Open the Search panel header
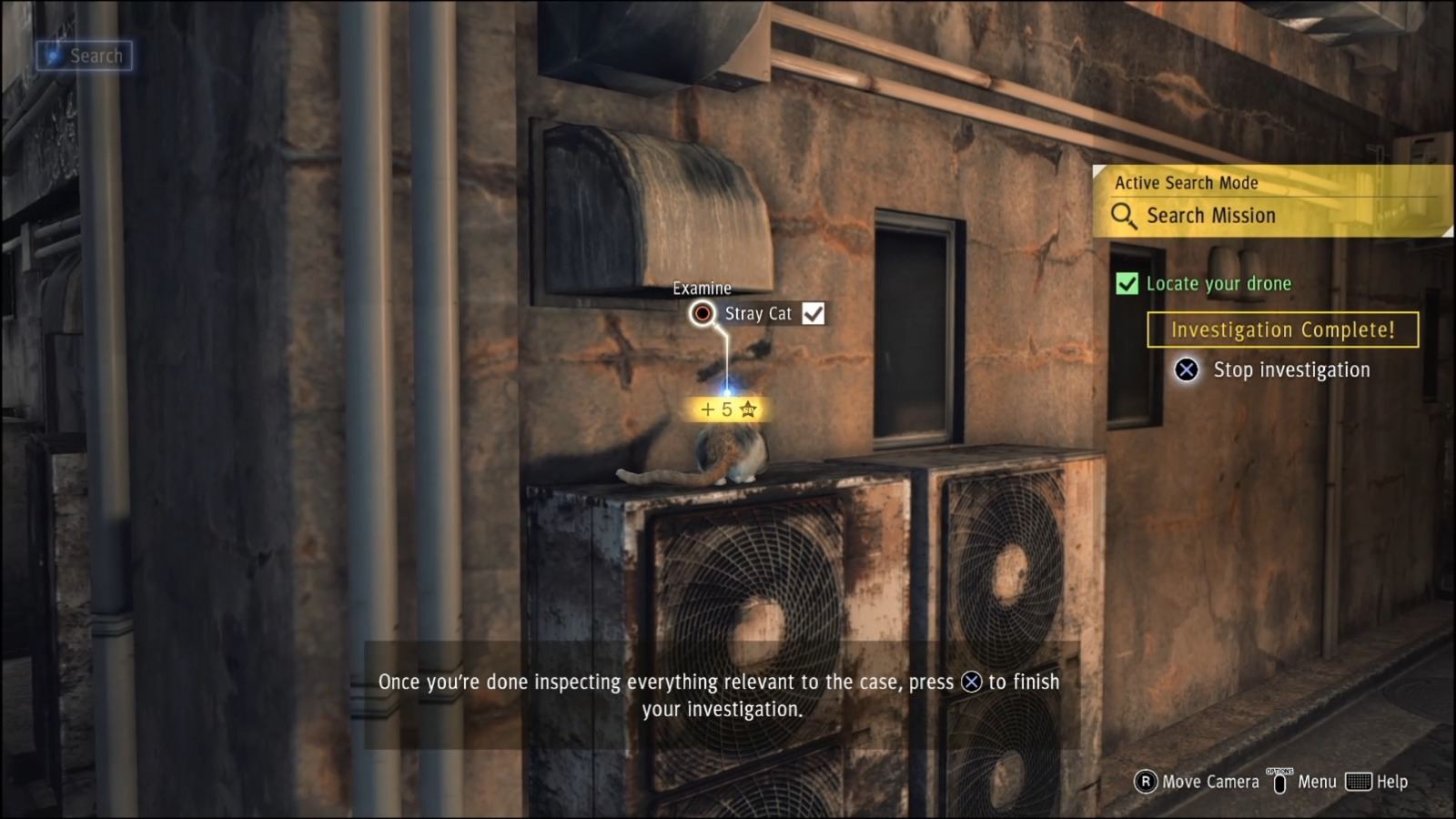 click(x=84, y=55)
